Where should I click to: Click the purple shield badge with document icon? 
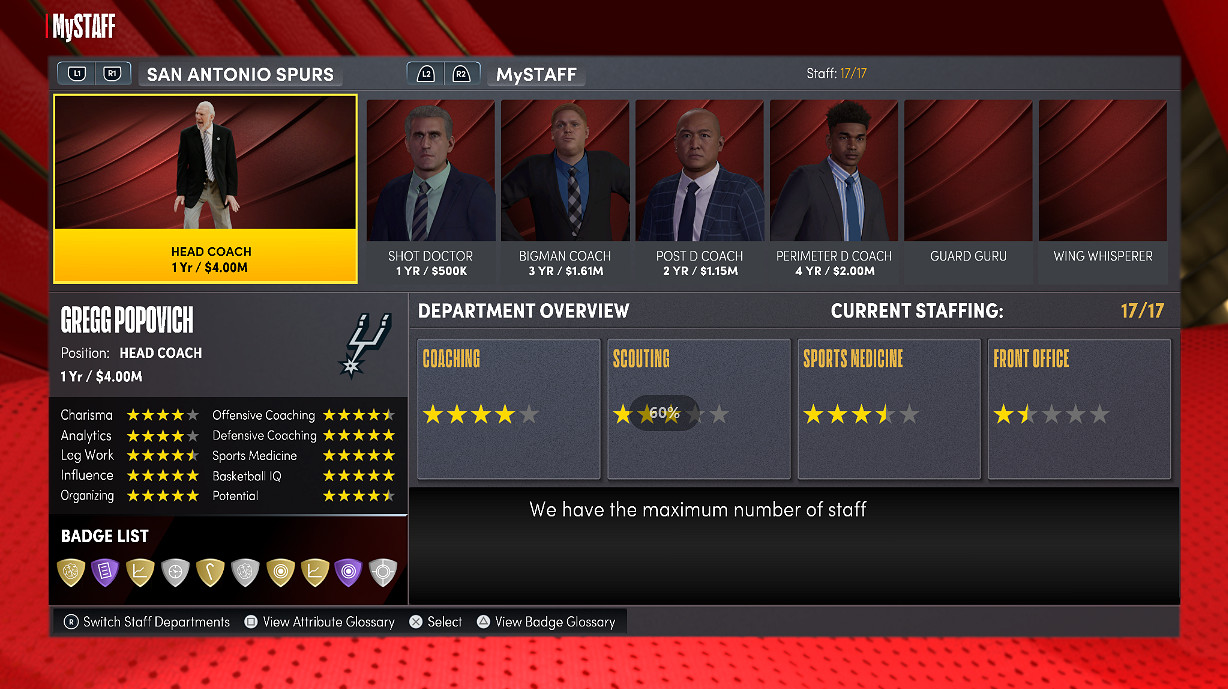[105, 571]
